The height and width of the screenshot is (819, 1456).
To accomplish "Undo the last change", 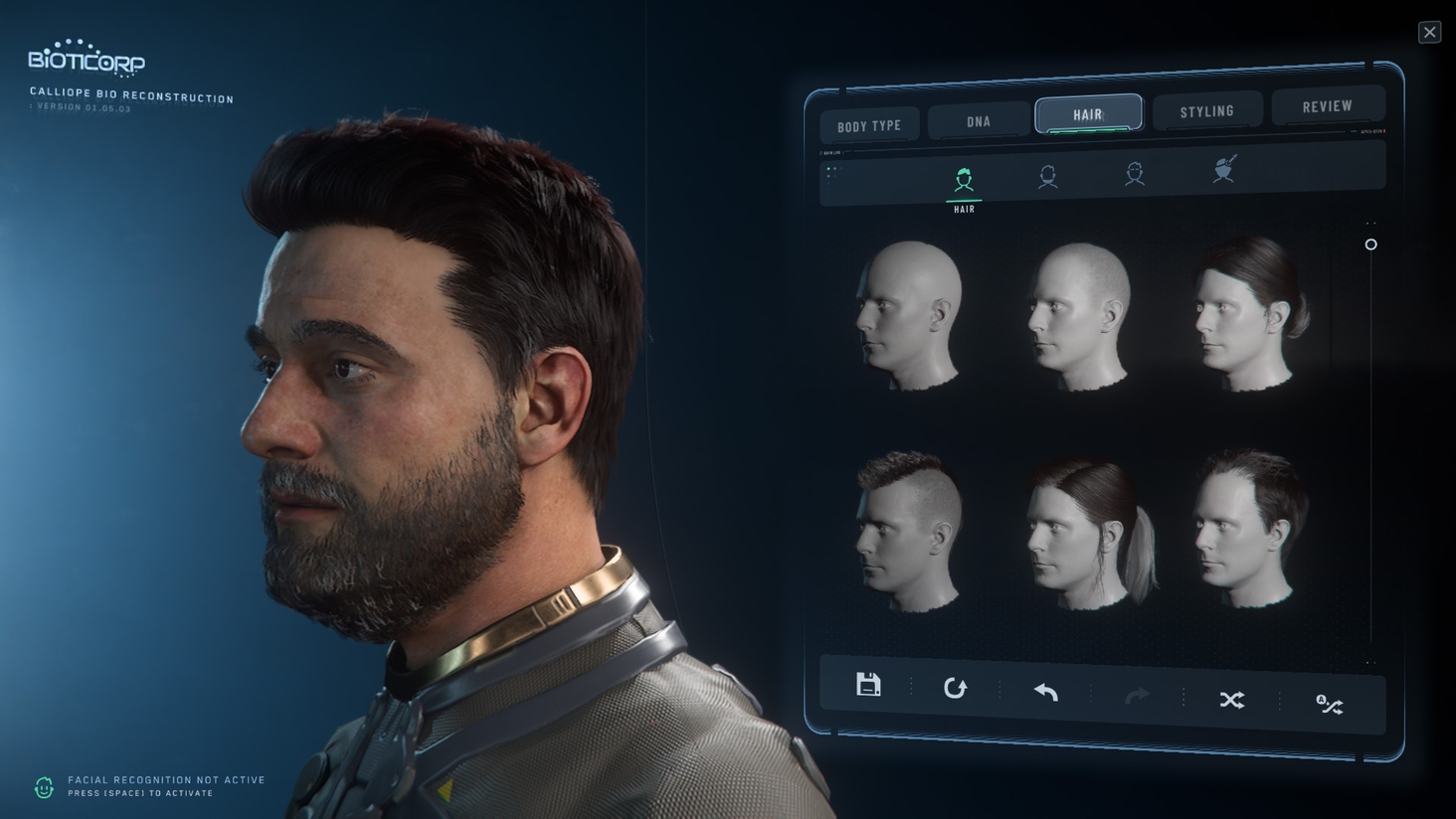I will pos(1045,692).
